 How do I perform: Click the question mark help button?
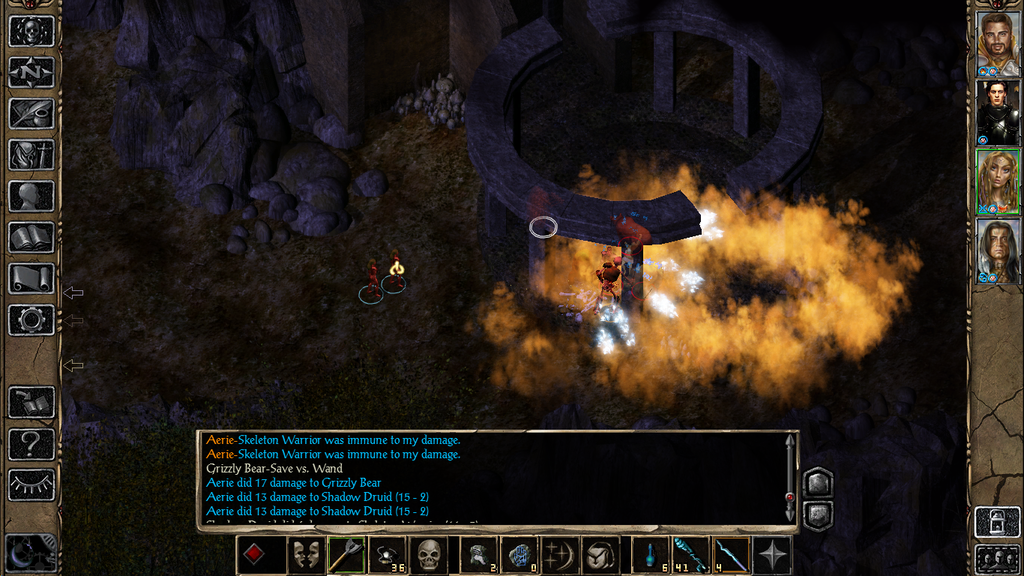31,442
